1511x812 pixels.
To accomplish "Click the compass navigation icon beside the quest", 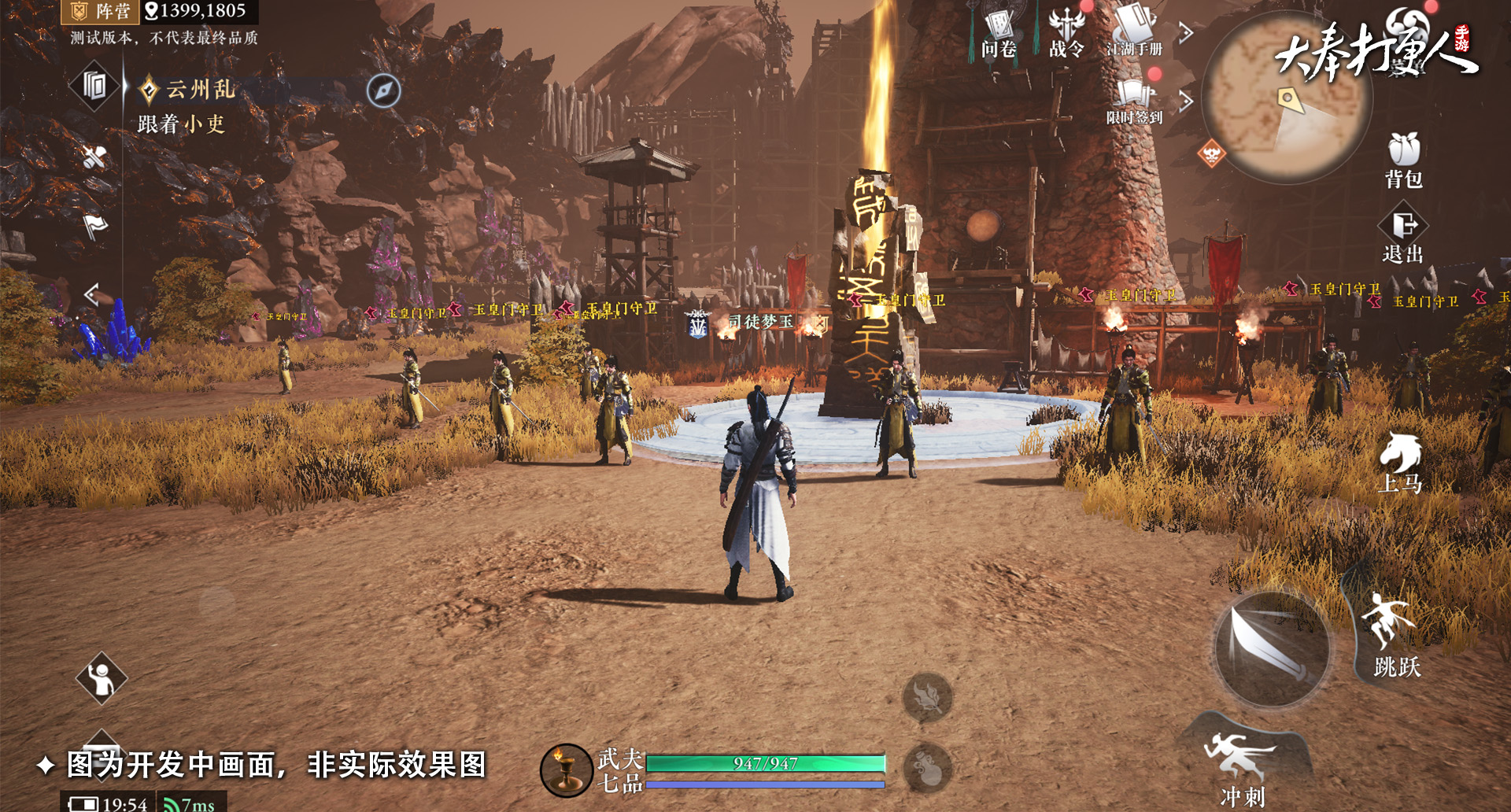I will click(383, 90).
